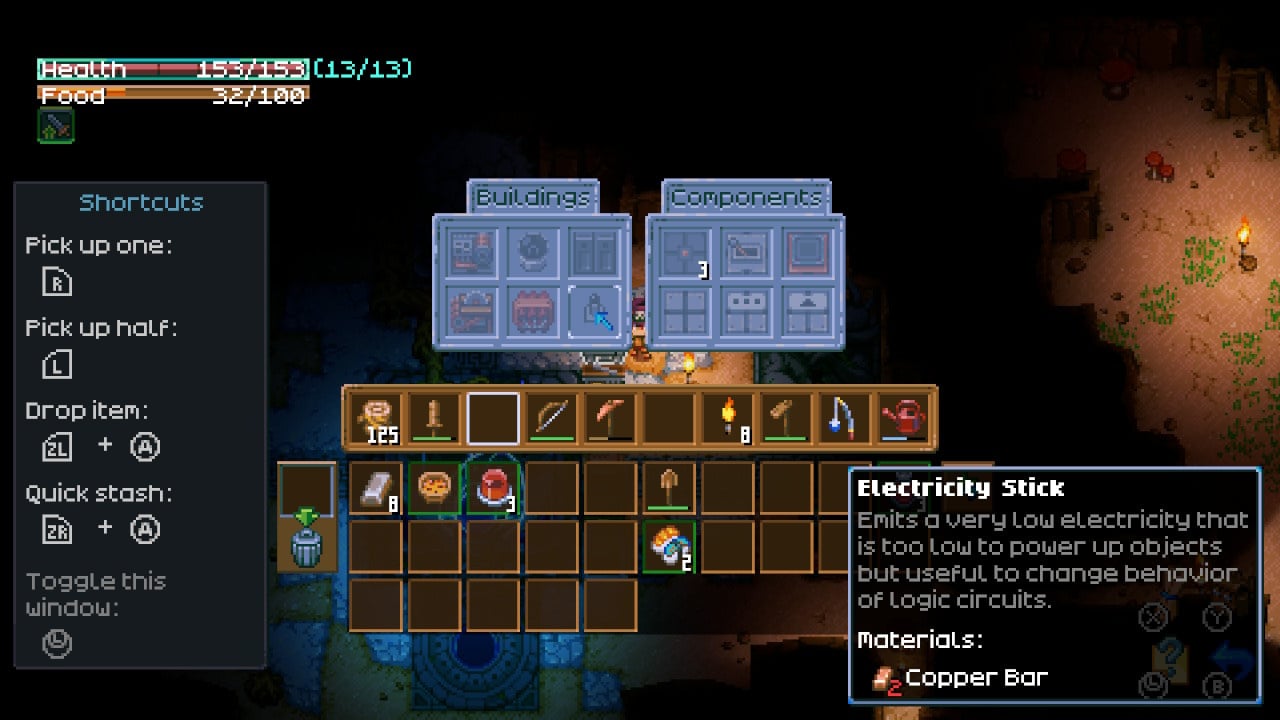The image size is (1280, 720).
Task: Craft the component showing a count of 3
Action: tap(685, 254)
